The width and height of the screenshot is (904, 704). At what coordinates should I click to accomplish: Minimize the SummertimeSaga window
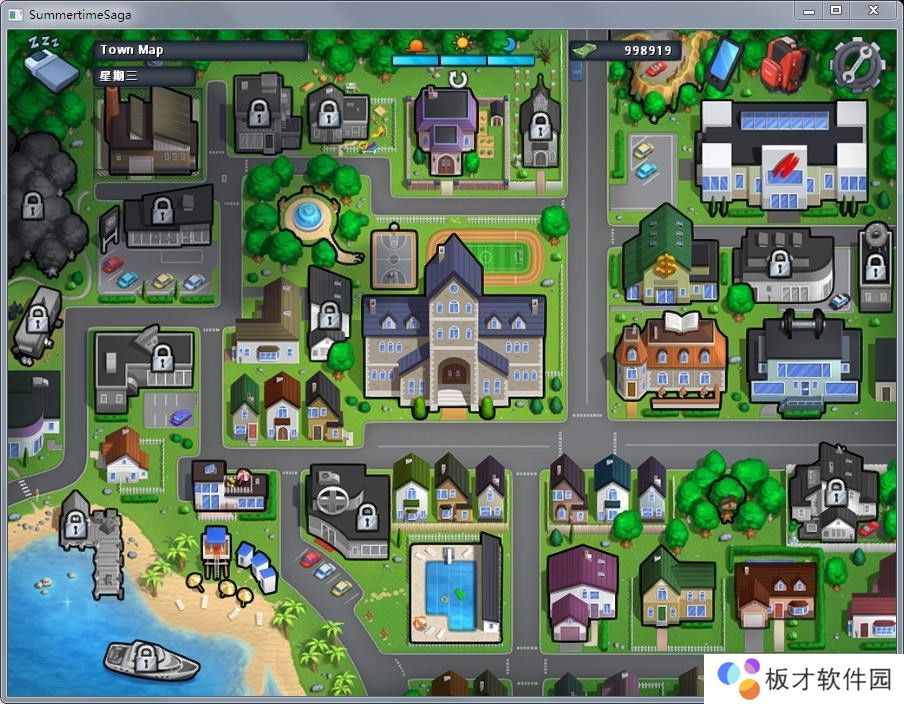[x=809, y=10]
